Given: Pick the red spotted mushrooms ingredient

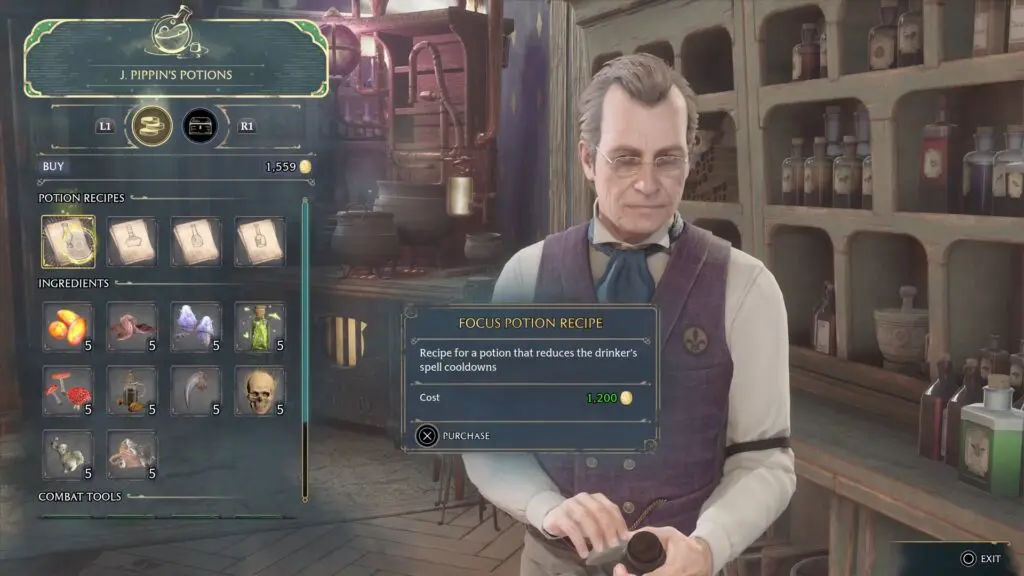Looking at the screenshot, I should coord(69,391).
